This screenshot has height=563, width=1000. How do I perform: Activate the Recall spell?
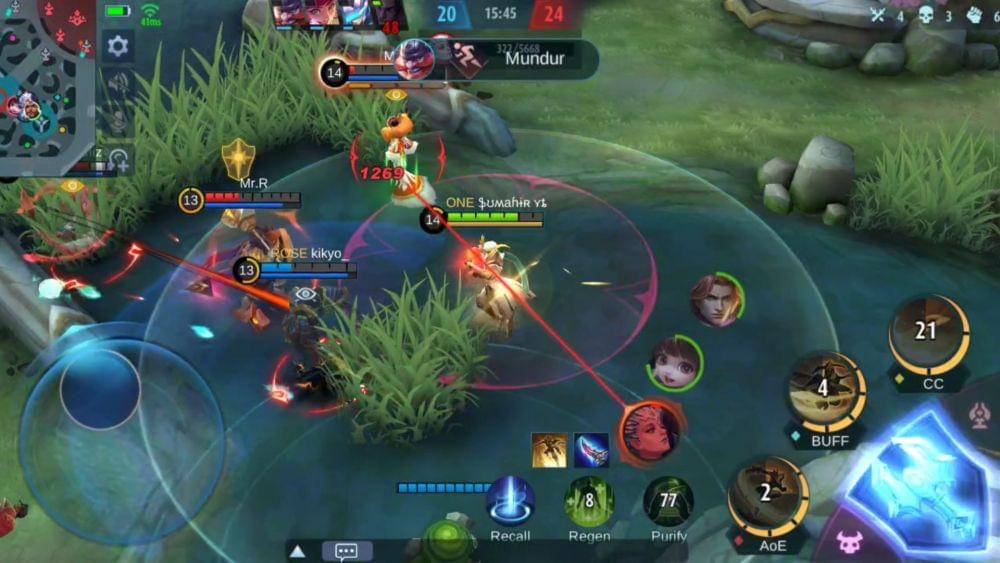pyautogui.click(x=510, y=501)
